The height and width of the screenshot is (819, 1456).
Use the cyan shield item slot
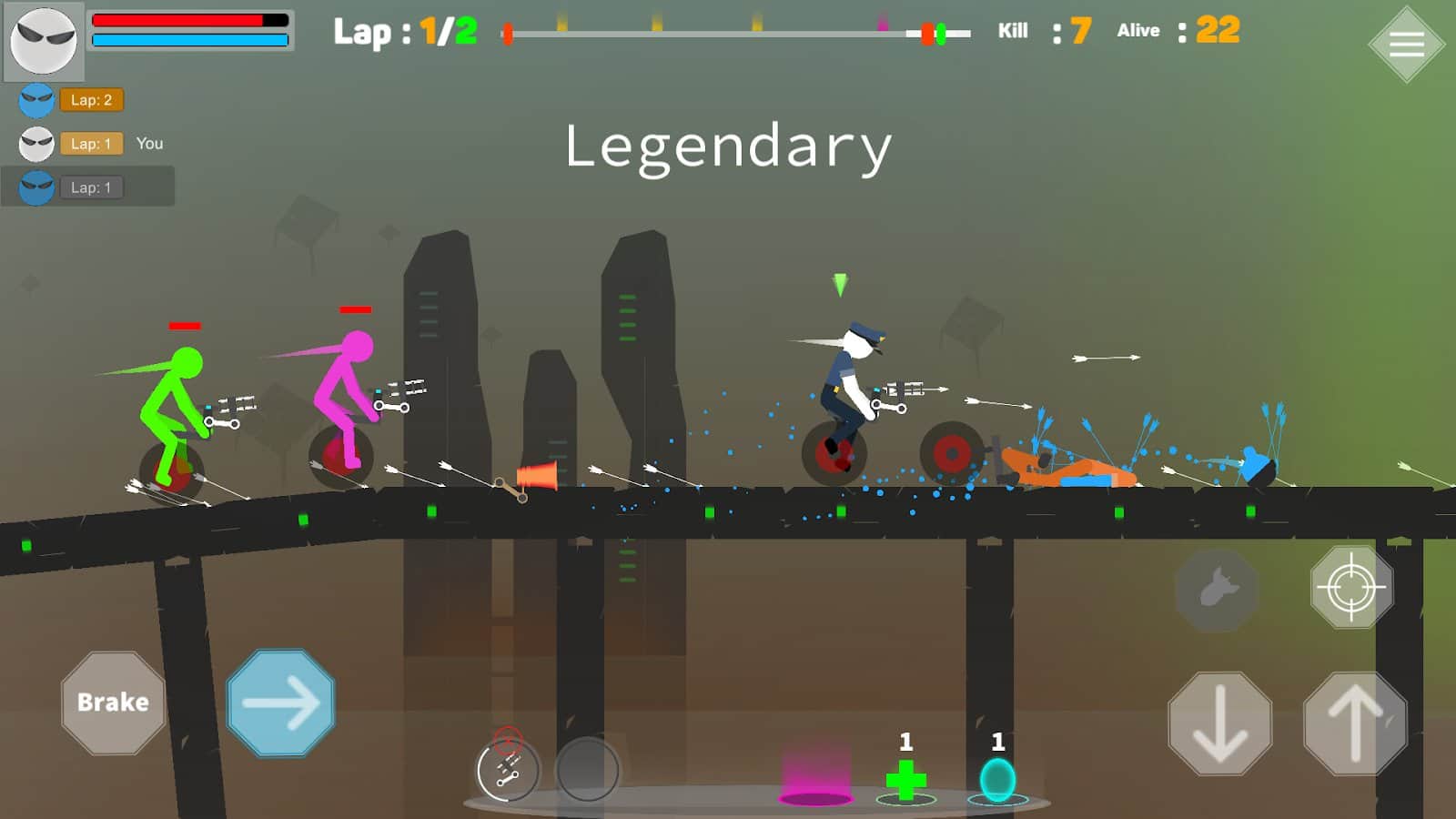(997, 778)
